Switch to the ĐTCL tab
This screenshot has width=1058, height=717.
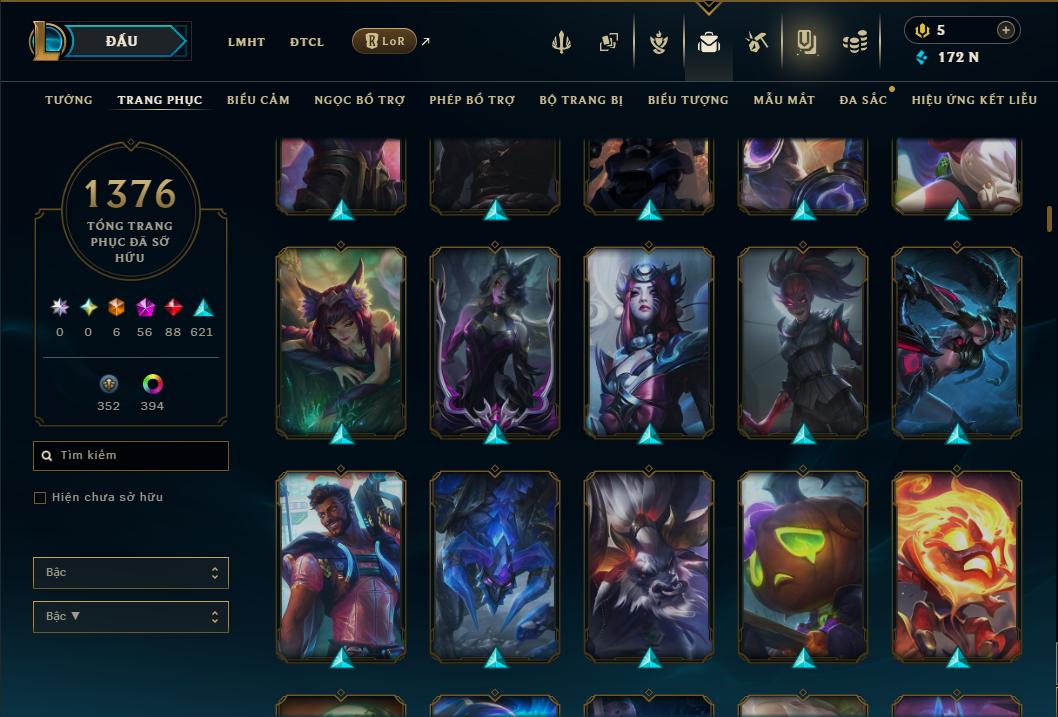coord(307,42)
